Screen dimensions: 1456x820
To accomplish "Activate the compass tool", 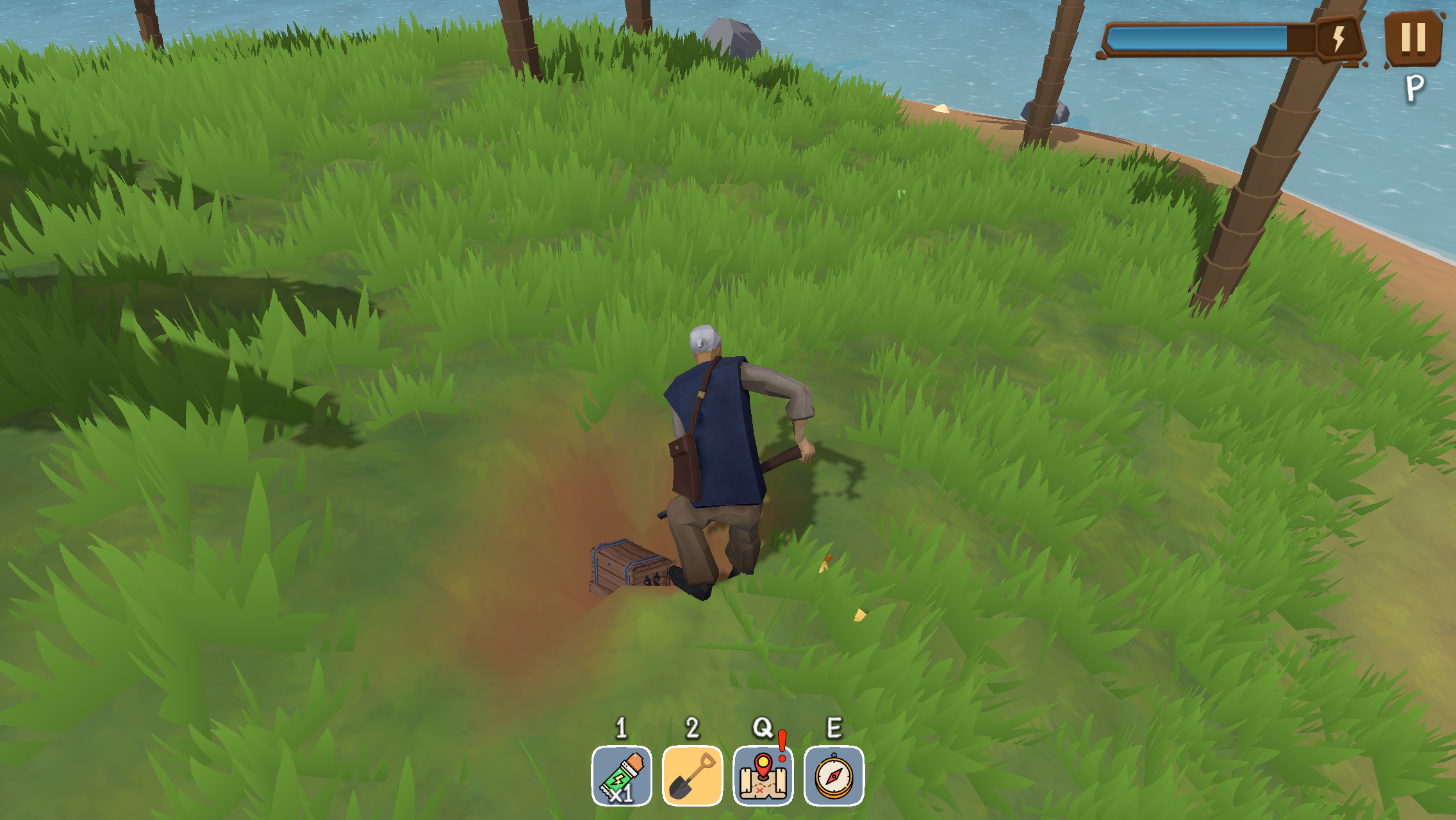I will pos(834,776).
